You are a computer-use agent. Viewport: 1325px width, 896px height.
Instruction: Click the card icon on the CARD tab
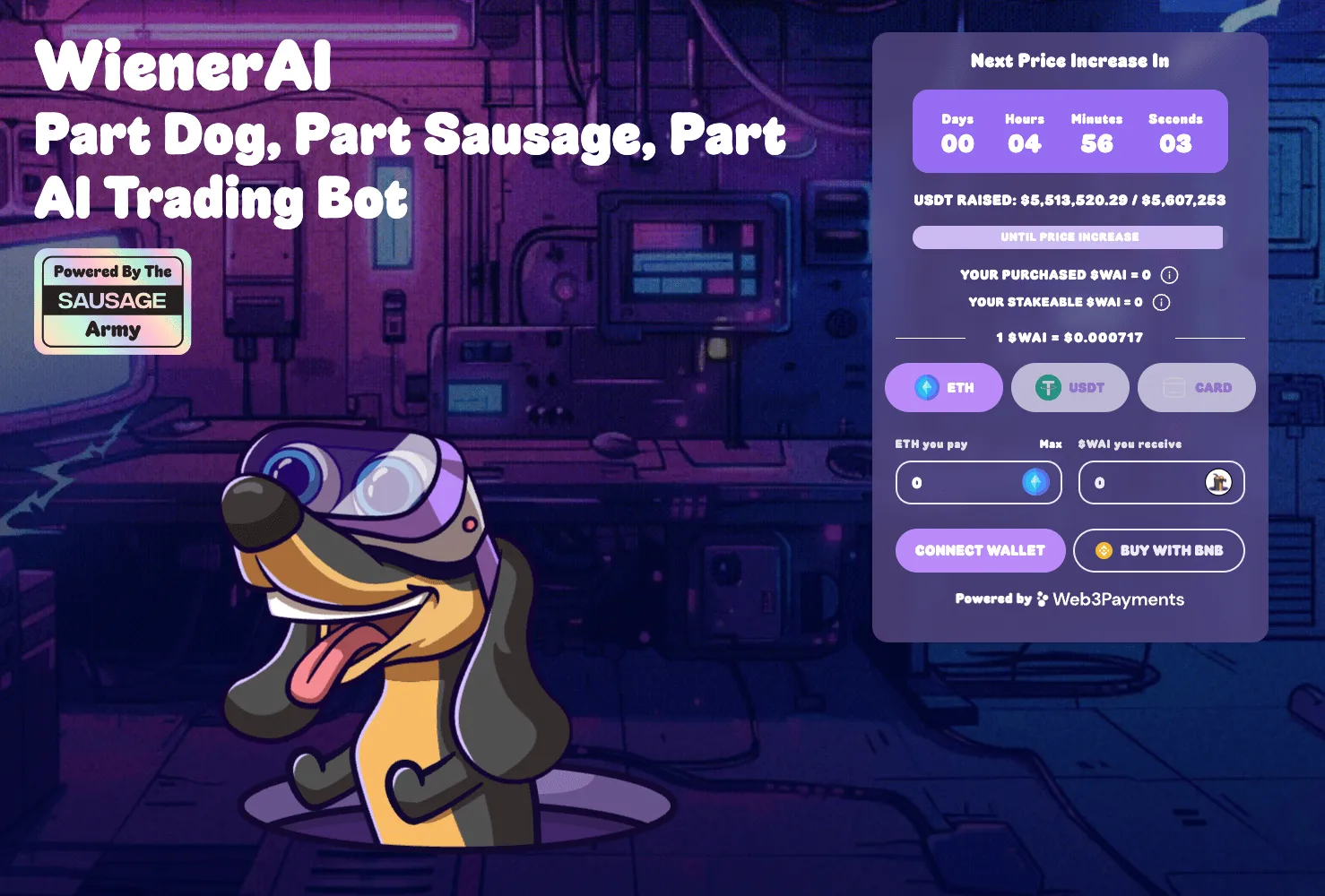point(1172,387)
